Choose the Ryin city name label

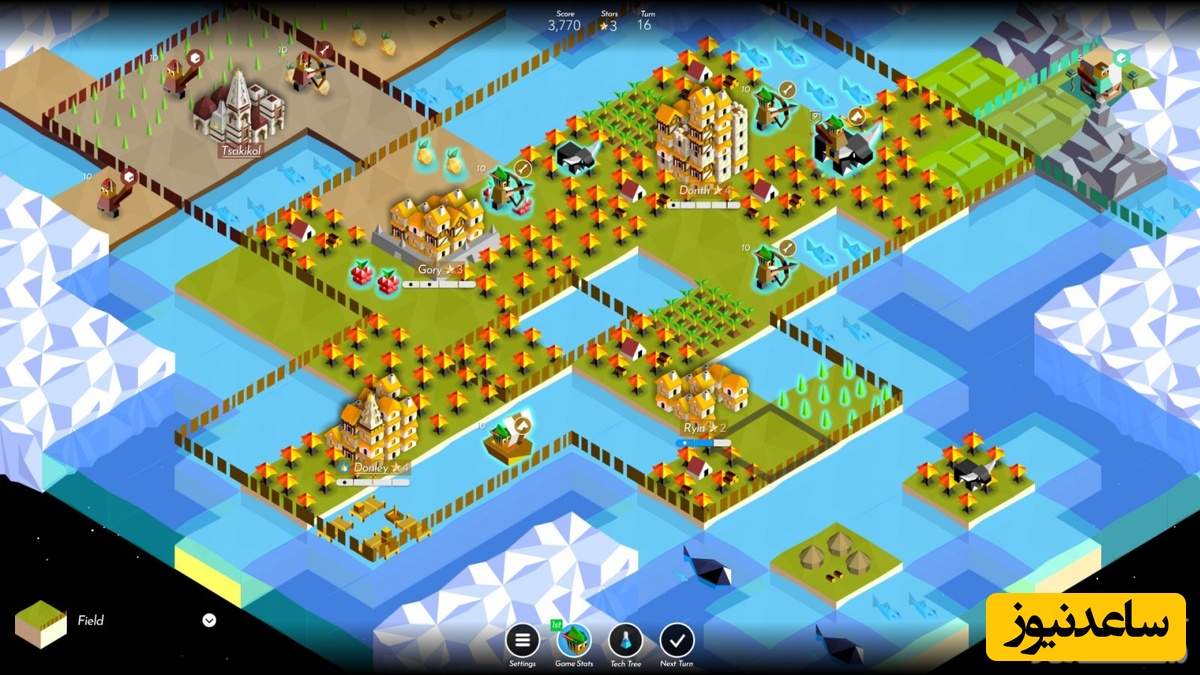tap(696, 428)
